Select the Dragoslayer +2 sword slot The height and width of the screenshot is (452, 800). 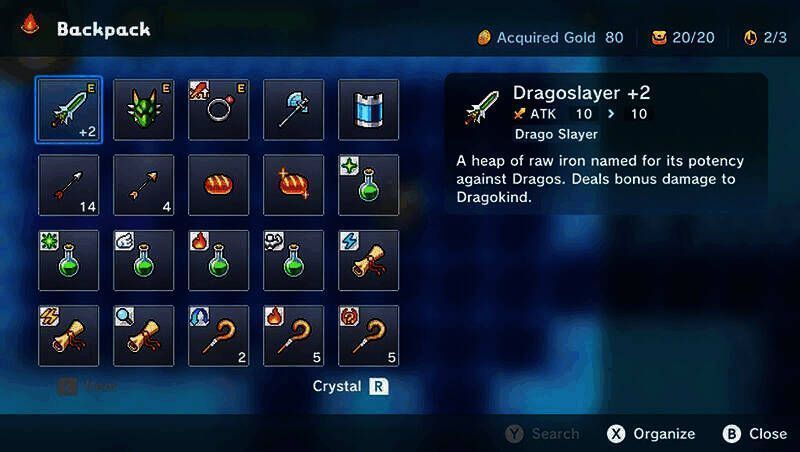tap(68, 110)
